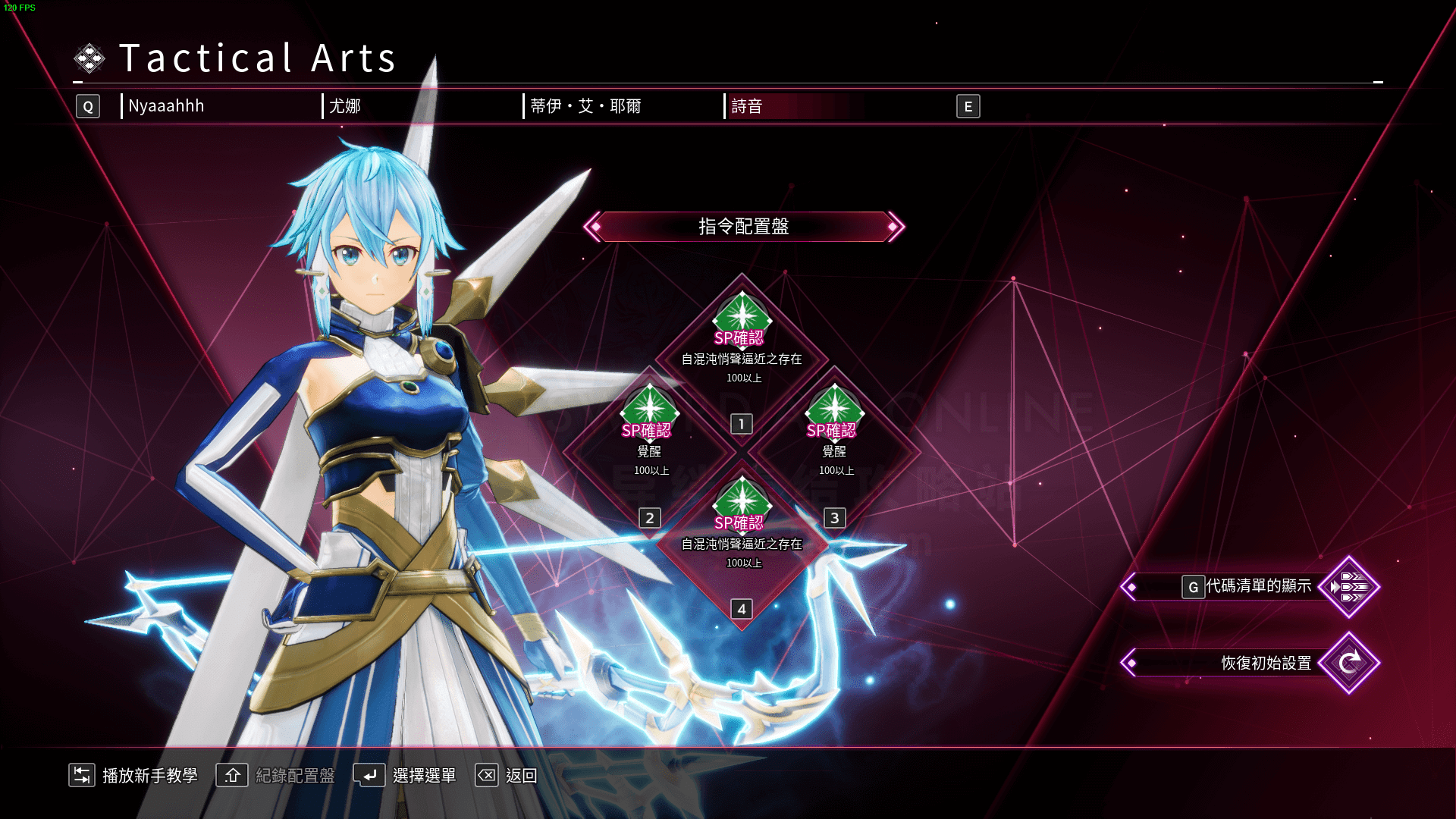Viewport: 1456px width, 819px height.
Task: Open the 蒂伊・艾・耶爾 character tab
Action: pos(585,106)
